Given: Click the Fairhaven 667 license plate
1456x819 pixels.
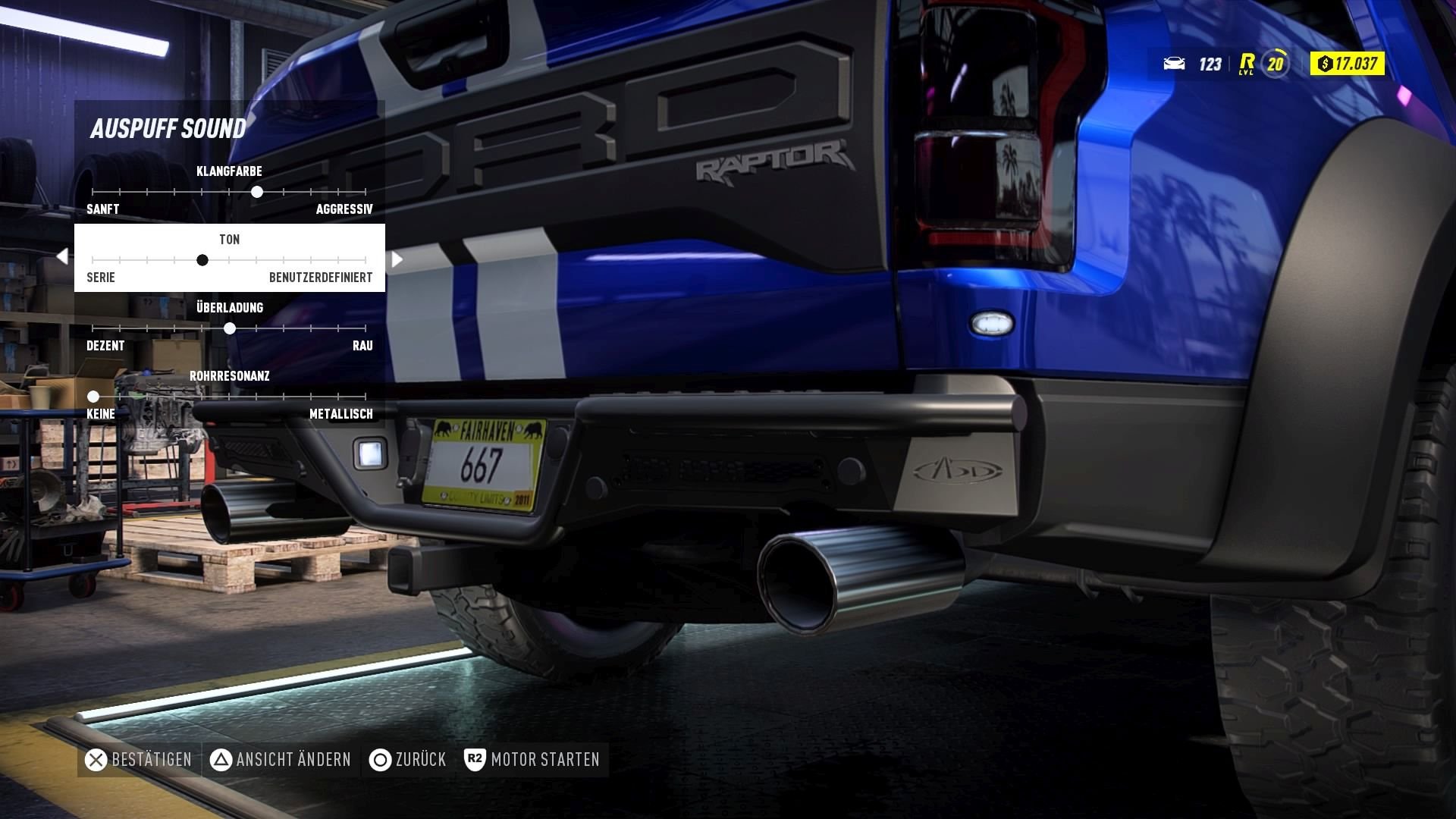Looking at the screenshot, I should coord(483,463).
